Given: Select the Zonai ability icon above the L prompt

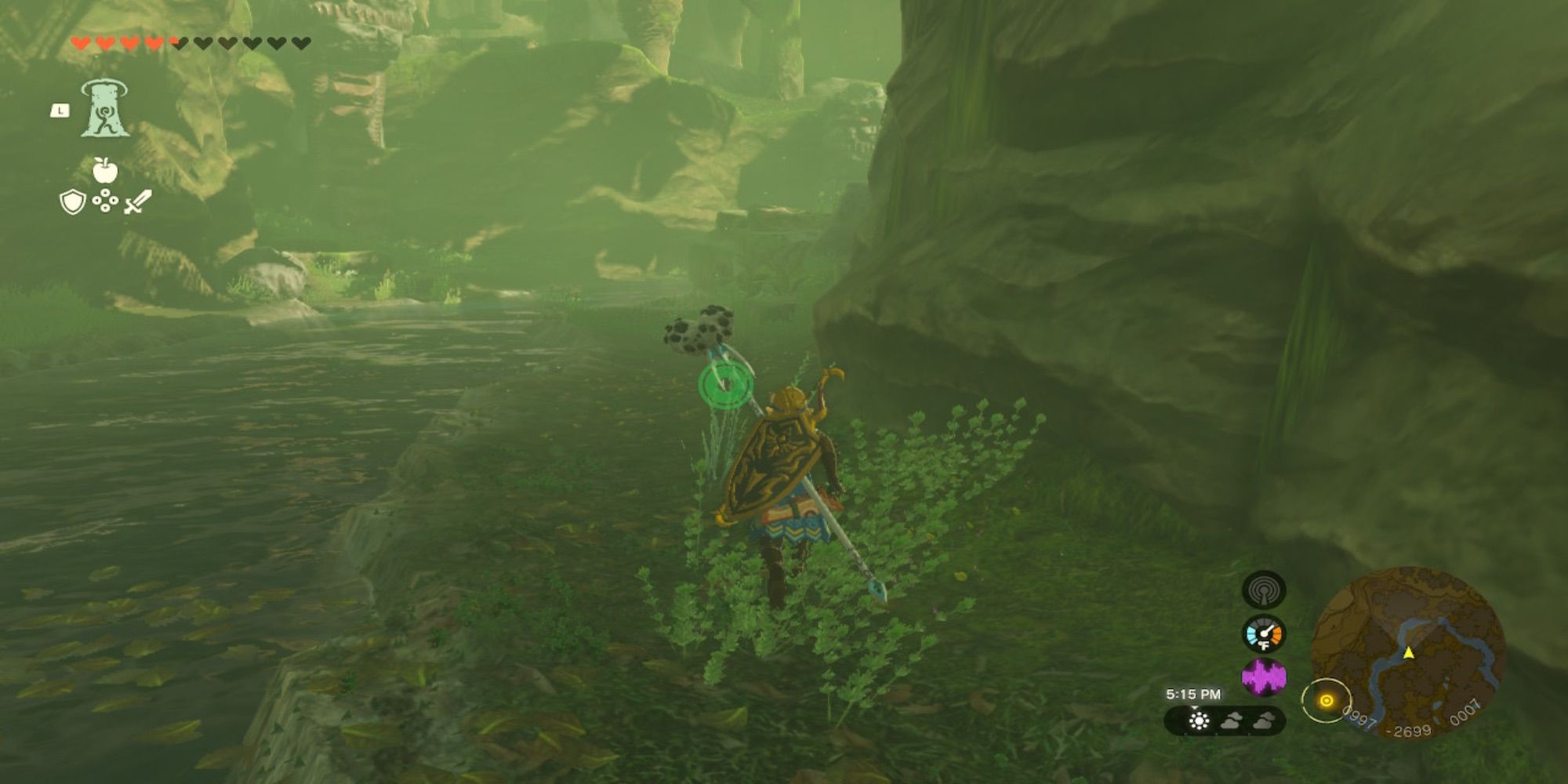Looking at the screenshot, I should 107,110.
